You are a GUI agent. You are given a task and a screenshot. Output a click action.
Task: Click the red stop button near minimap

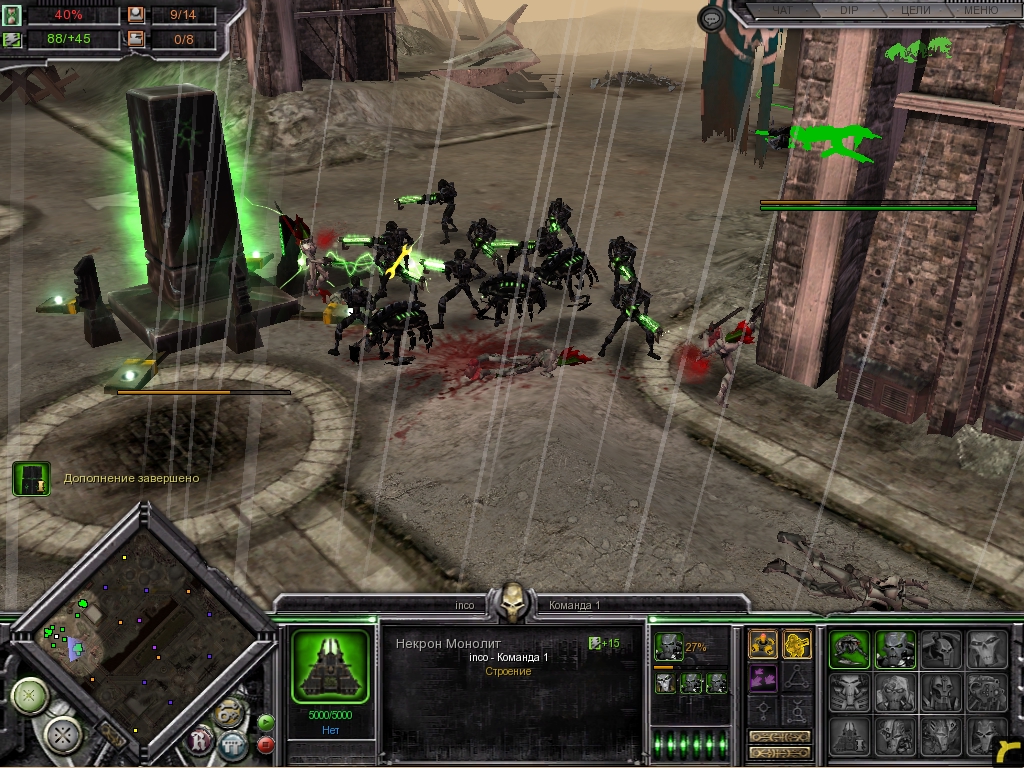[266, 744]
